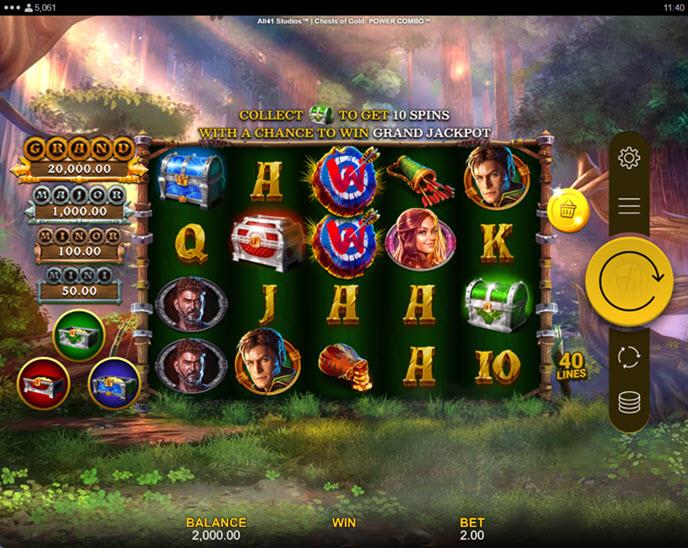Open bet options via coin stack icon
Image resolution: width=688 pixels, height=548 pixels.
[x=629, y=403]
